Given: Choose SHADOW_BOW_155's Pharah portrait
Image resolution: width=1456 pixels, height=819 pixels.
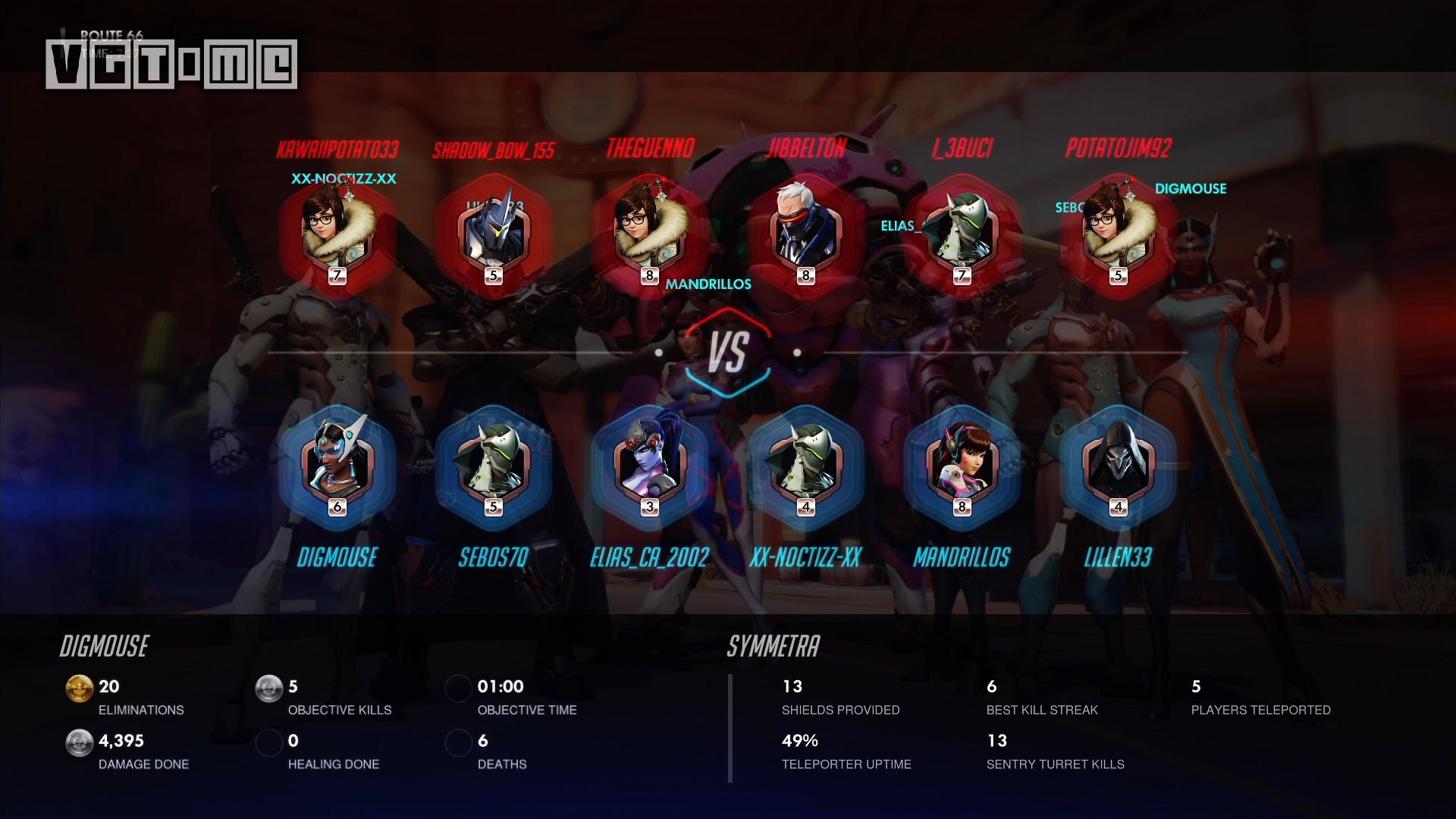Looking at the screenshot, I should click(x=494, y=231).
